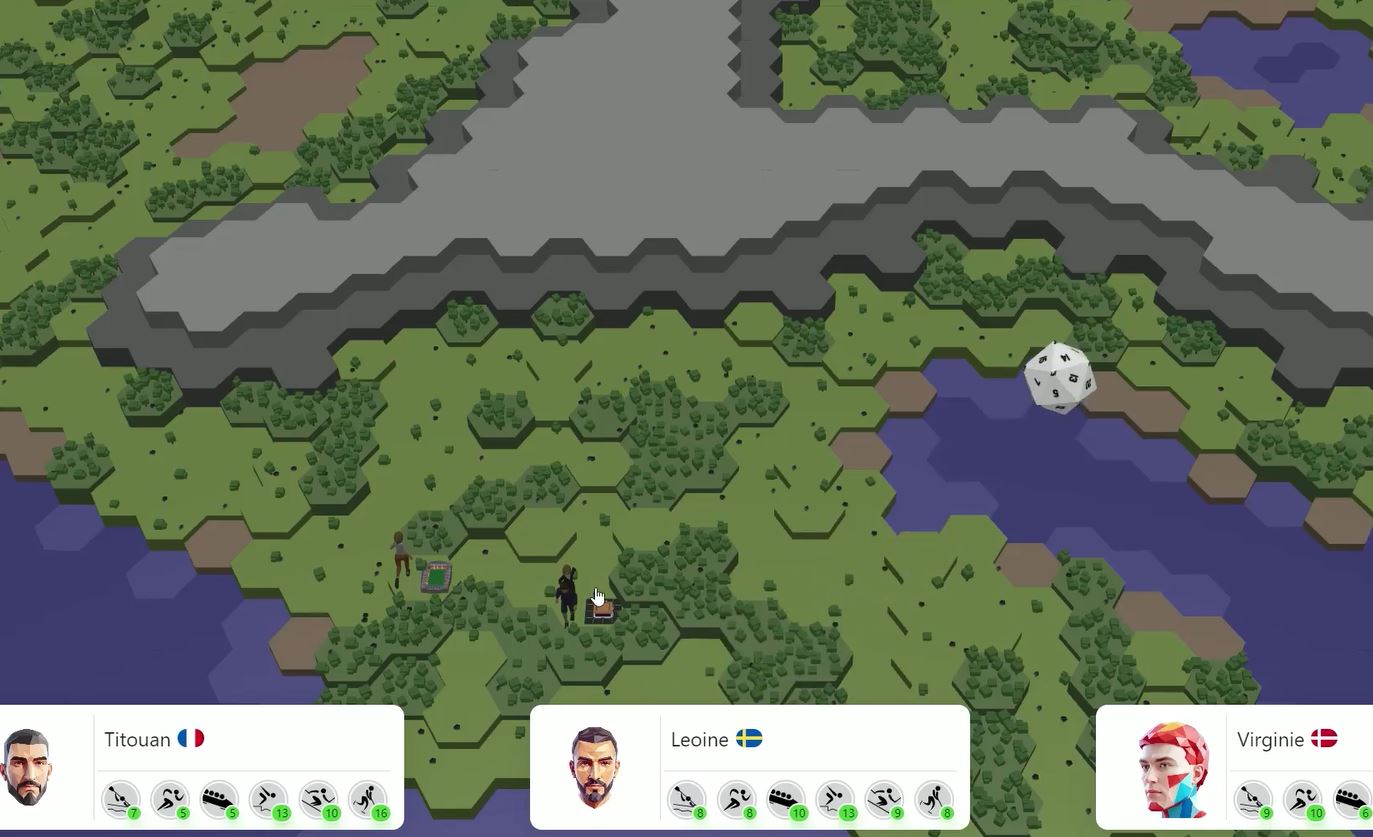
Task: Select Leoine's portrait
Action: [x=594, y=767]
